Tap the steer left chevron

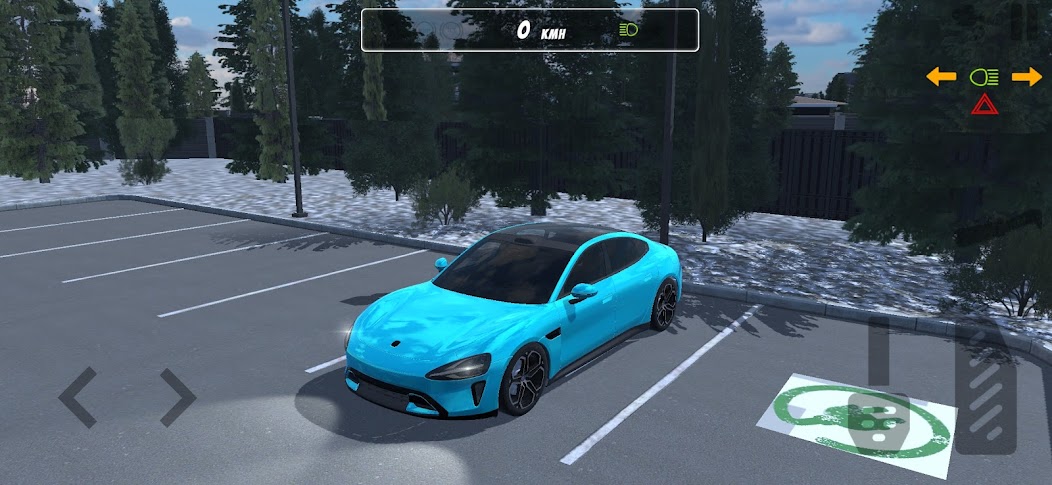78,397
